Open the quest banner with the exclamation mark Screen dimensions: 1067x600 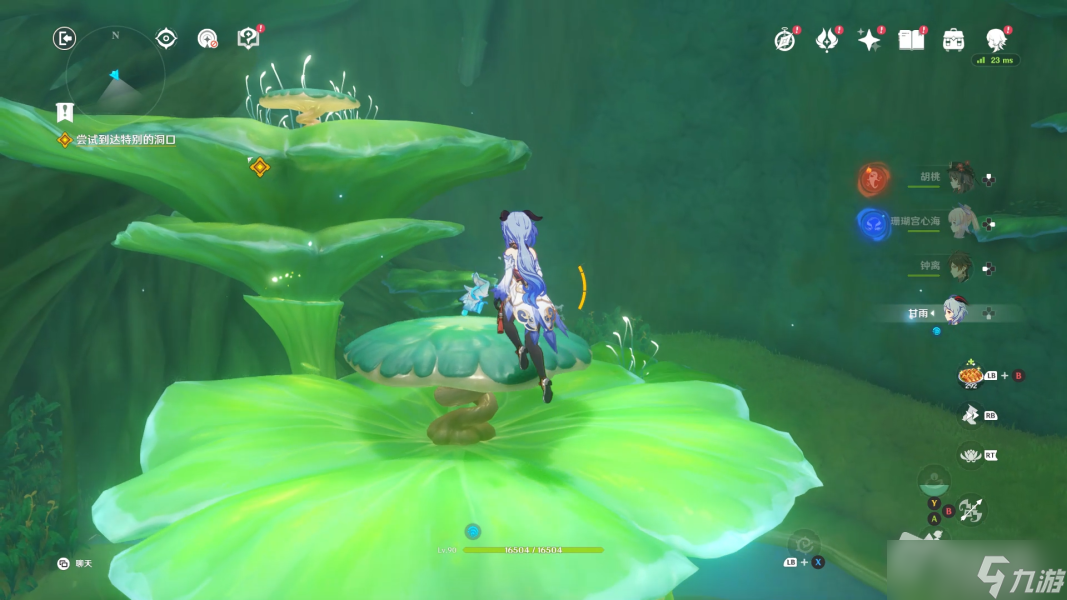65,112
